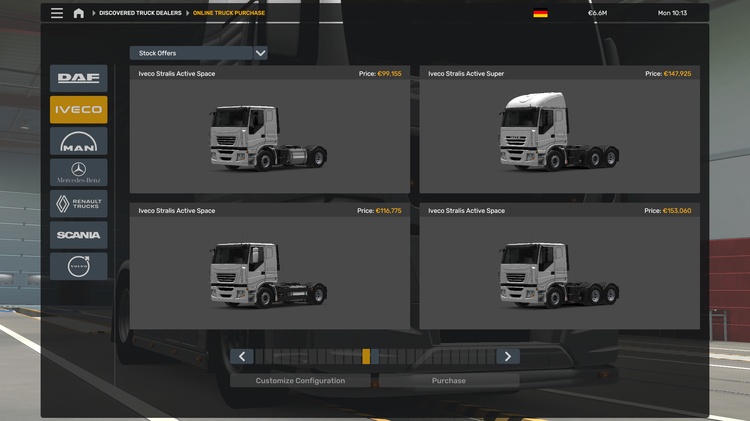Go to the previous offers page
Image resolution: width=750 pixels, height=421 pixels.
pyautogui.click(x=241, y=356)
